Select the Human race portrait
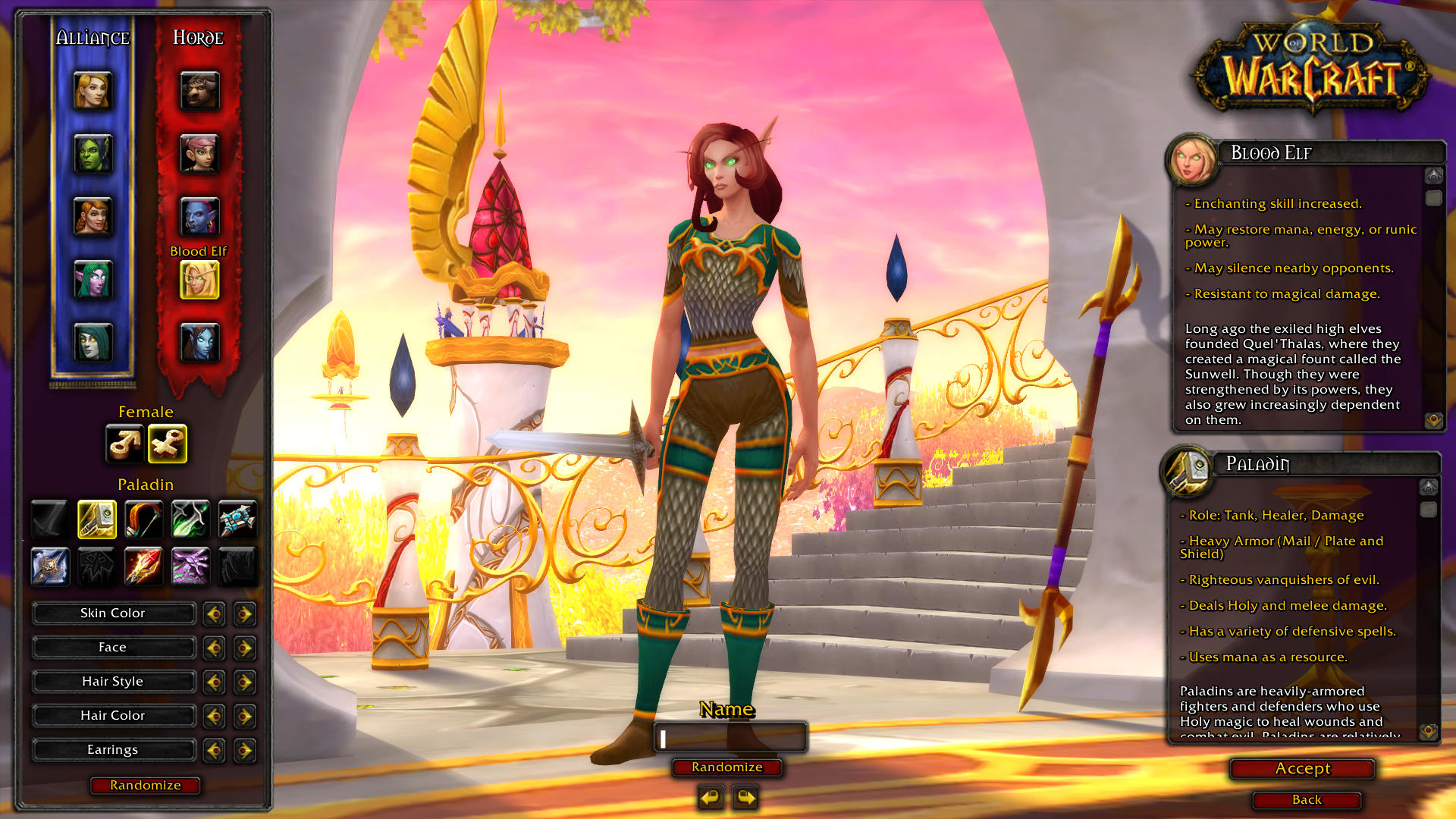1456x819 pixels. coord(93,91)
